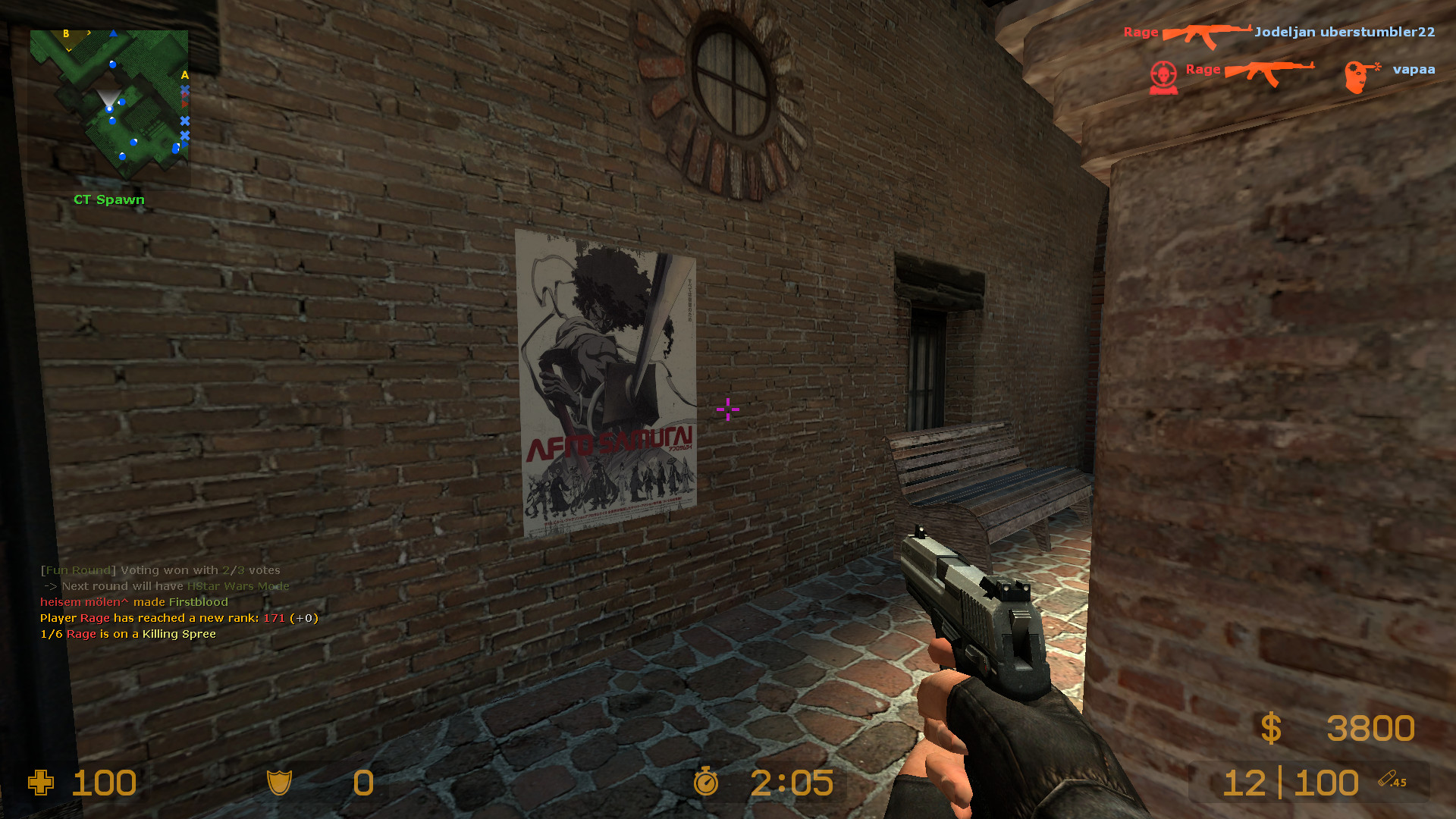Select bombsite B marker on the radar
Image resolution: width=1456 pixels, height=819 pixels.
pos(65,34)
